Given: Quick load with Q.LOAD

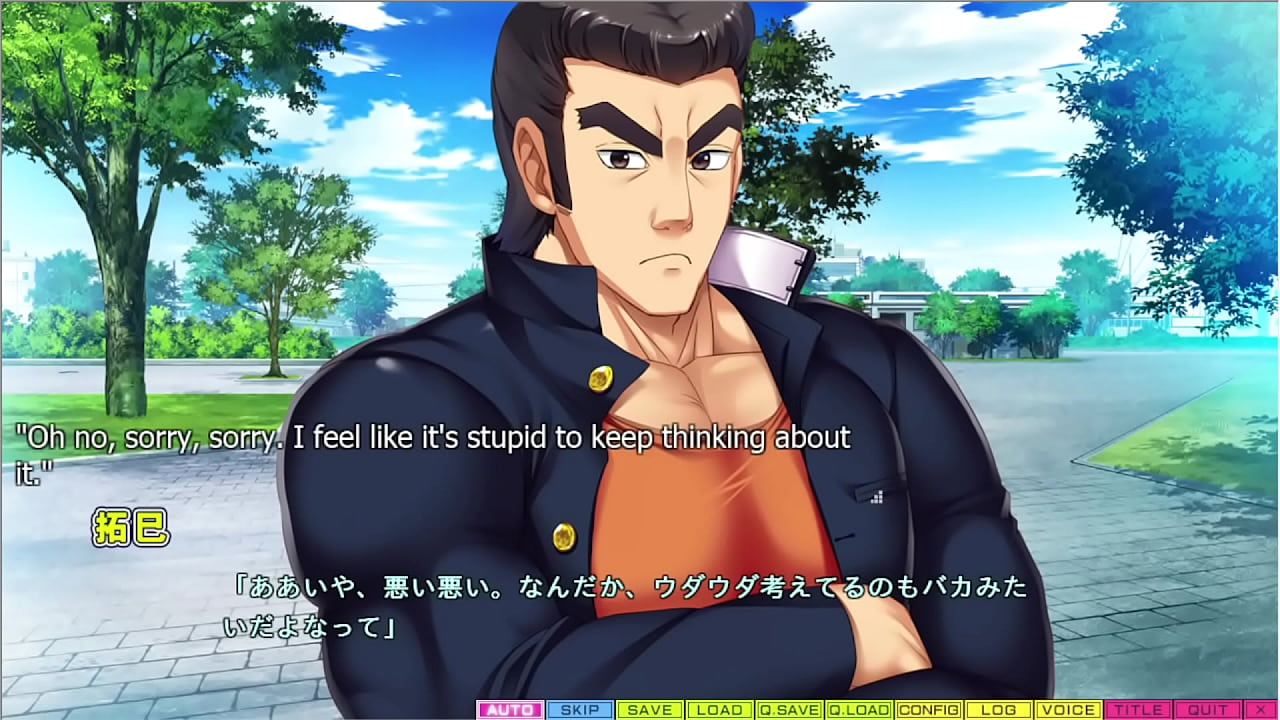Looking at the screenshot, I should 859,710.
